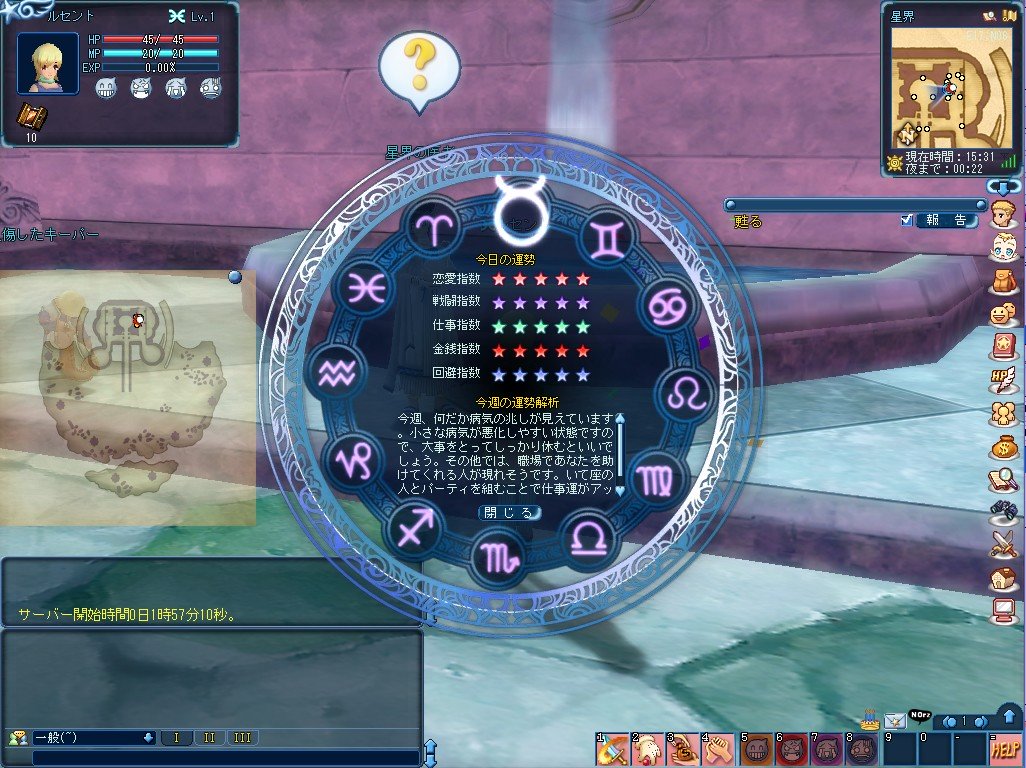Select the Scorpio zodiac sign
This screenshot has height=768, width=1026.
[499, 555]
